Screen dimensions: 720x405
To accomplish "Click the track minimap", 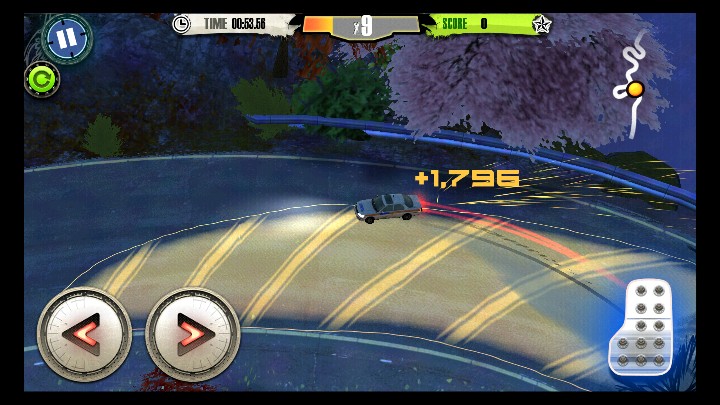I will [x=635, y=84].
